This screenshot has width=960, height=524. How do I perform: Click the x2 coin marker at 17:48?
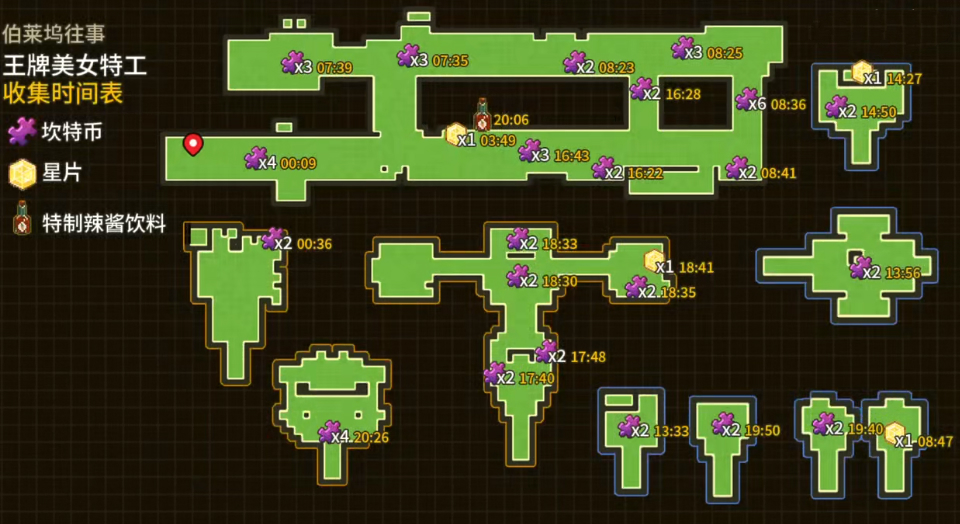pos(546,352)
